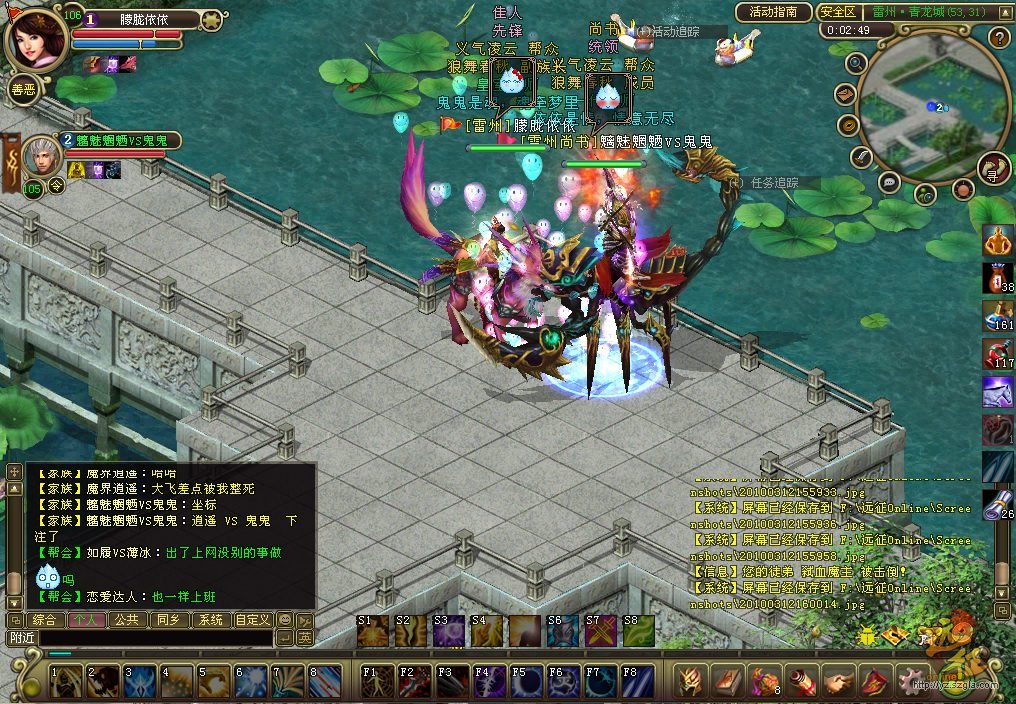Open the chat emoticon smiley button
This screenshot has height=704, width=1016.
tap(285, 620)
